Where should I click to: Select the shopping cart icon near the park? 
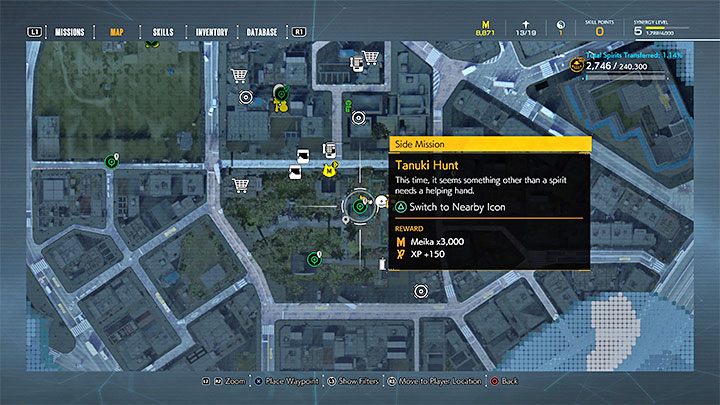240,76
